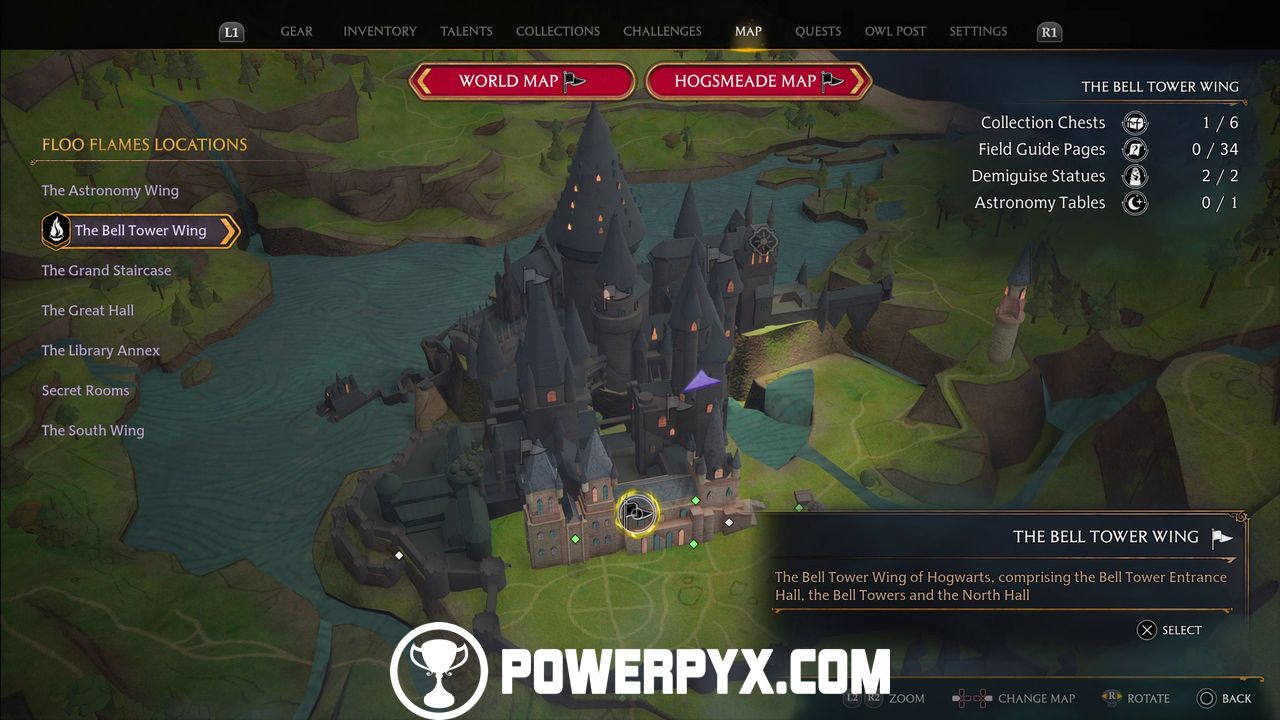Select Secret Rooms in the Floo Flames list

[x=85, y=390]
